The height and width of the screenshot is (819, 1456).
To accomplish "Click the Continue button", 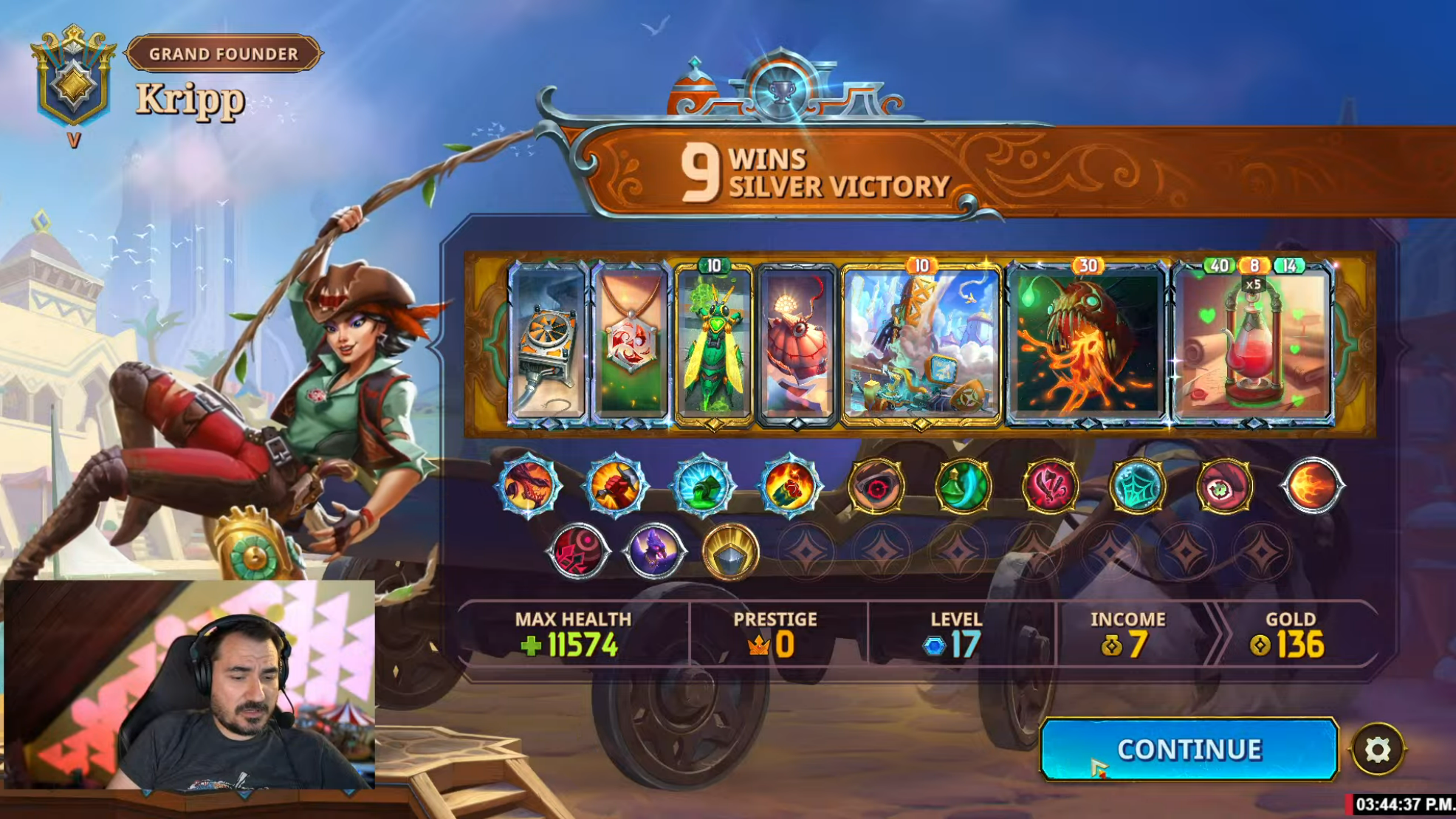I will pyautogui.click(x=1188, y=749).
